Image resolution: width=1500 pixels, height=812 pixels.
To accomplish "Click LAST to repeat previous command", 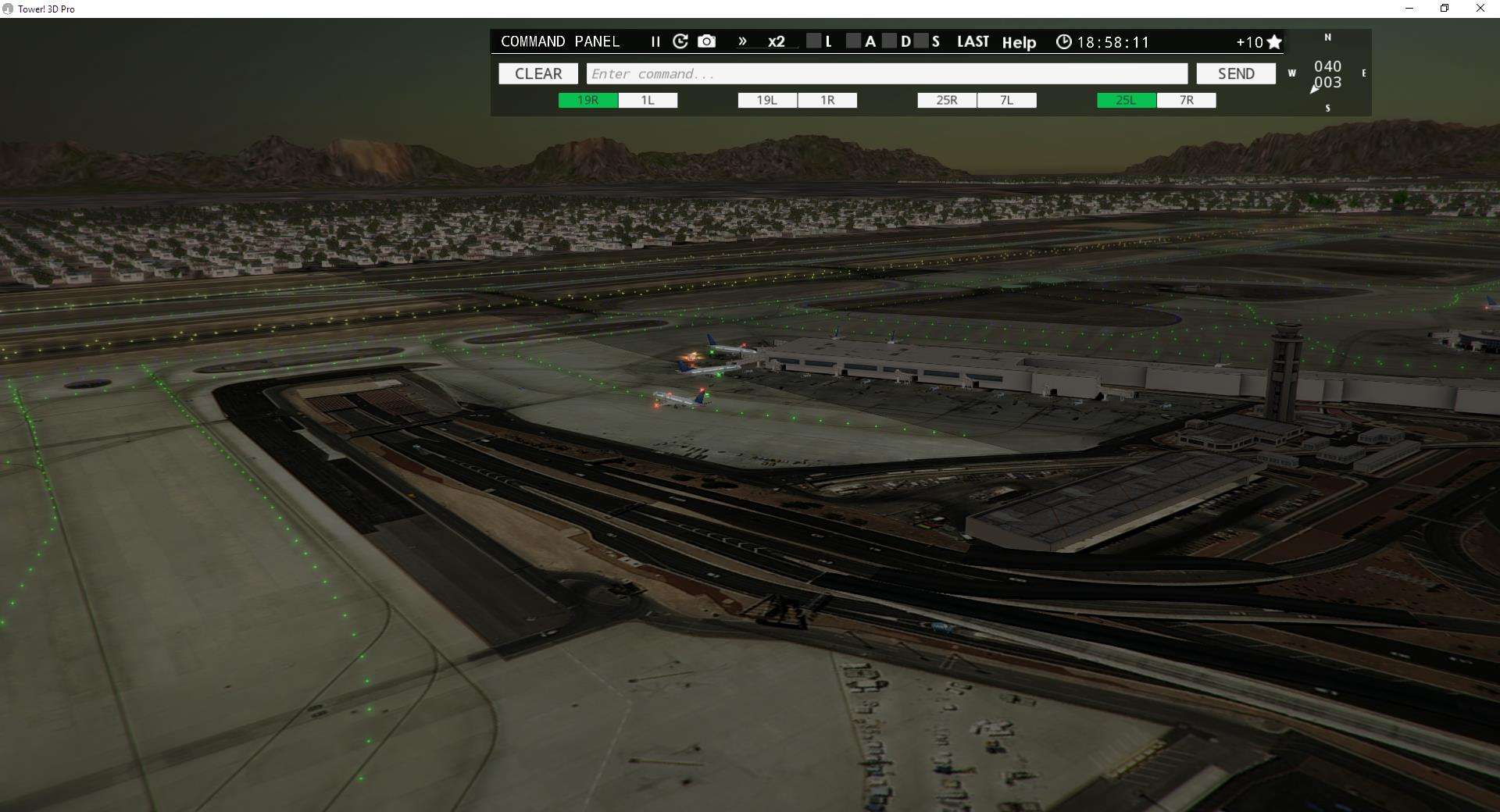I will pos(973,41).
